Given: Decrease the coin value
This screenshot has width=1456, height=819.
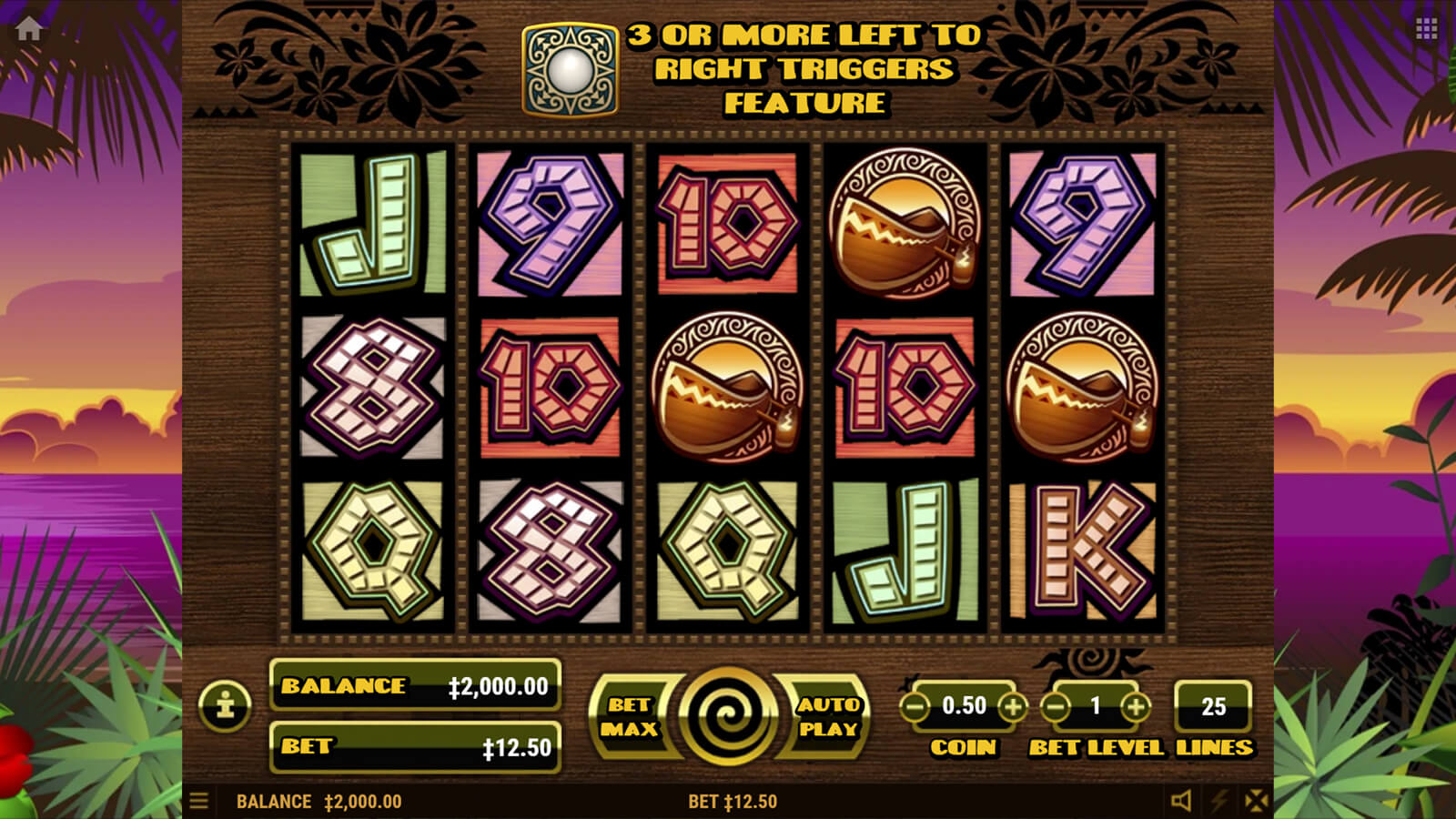Looking at the screenshot, I should (x=915, y=706).
